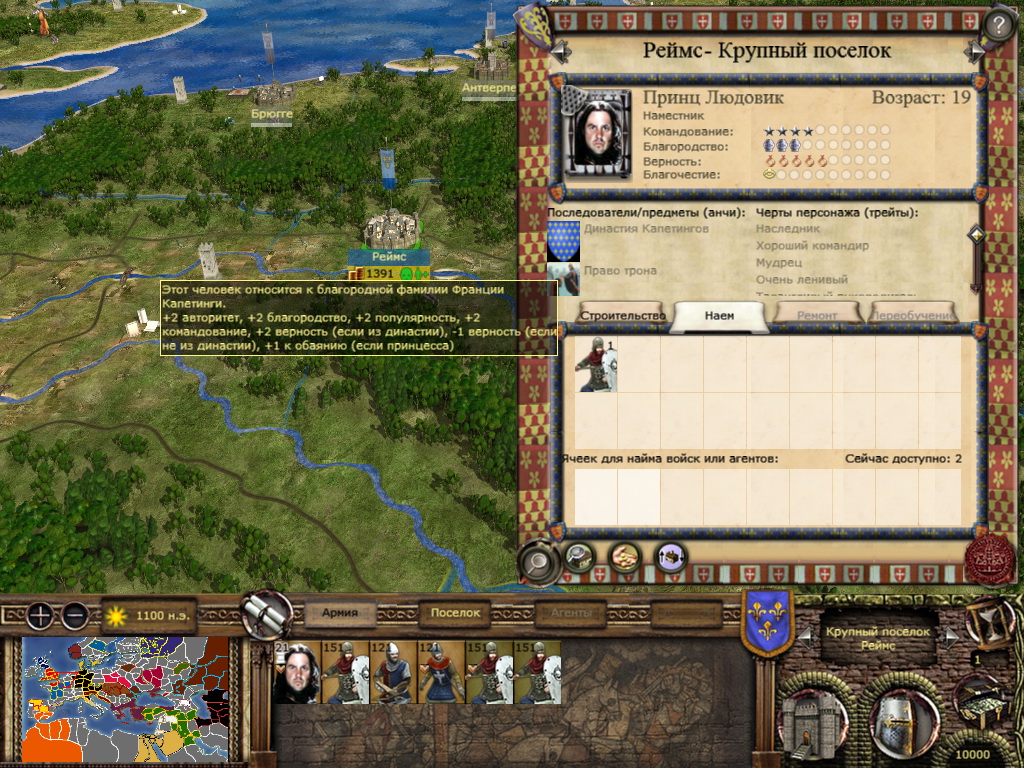Screen dimensions: 1024x768
Task: Select the recruitable unit card in the Наем list
Action: [595, 363]
